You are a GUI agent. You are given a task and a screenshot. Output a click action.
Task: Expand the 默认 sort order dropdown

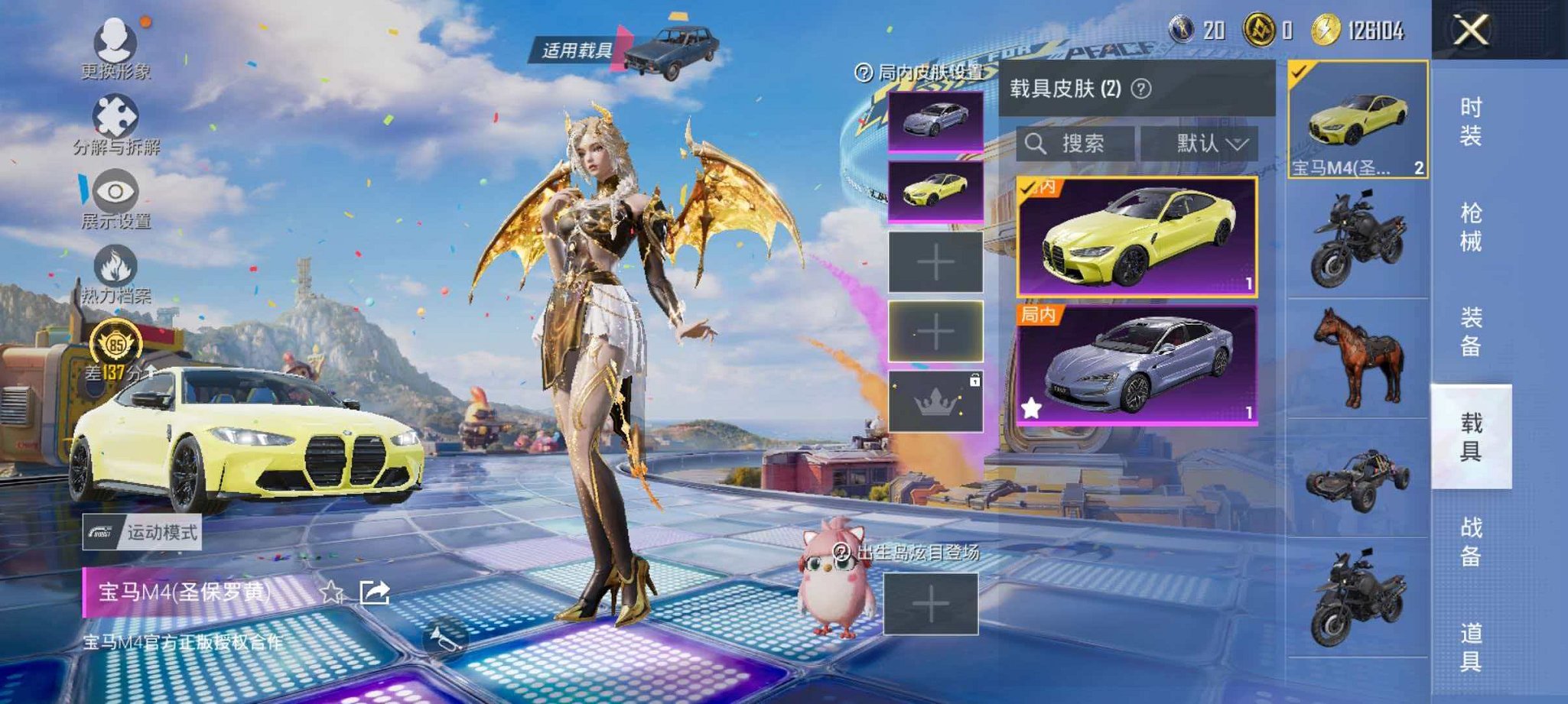point(1207,144)
